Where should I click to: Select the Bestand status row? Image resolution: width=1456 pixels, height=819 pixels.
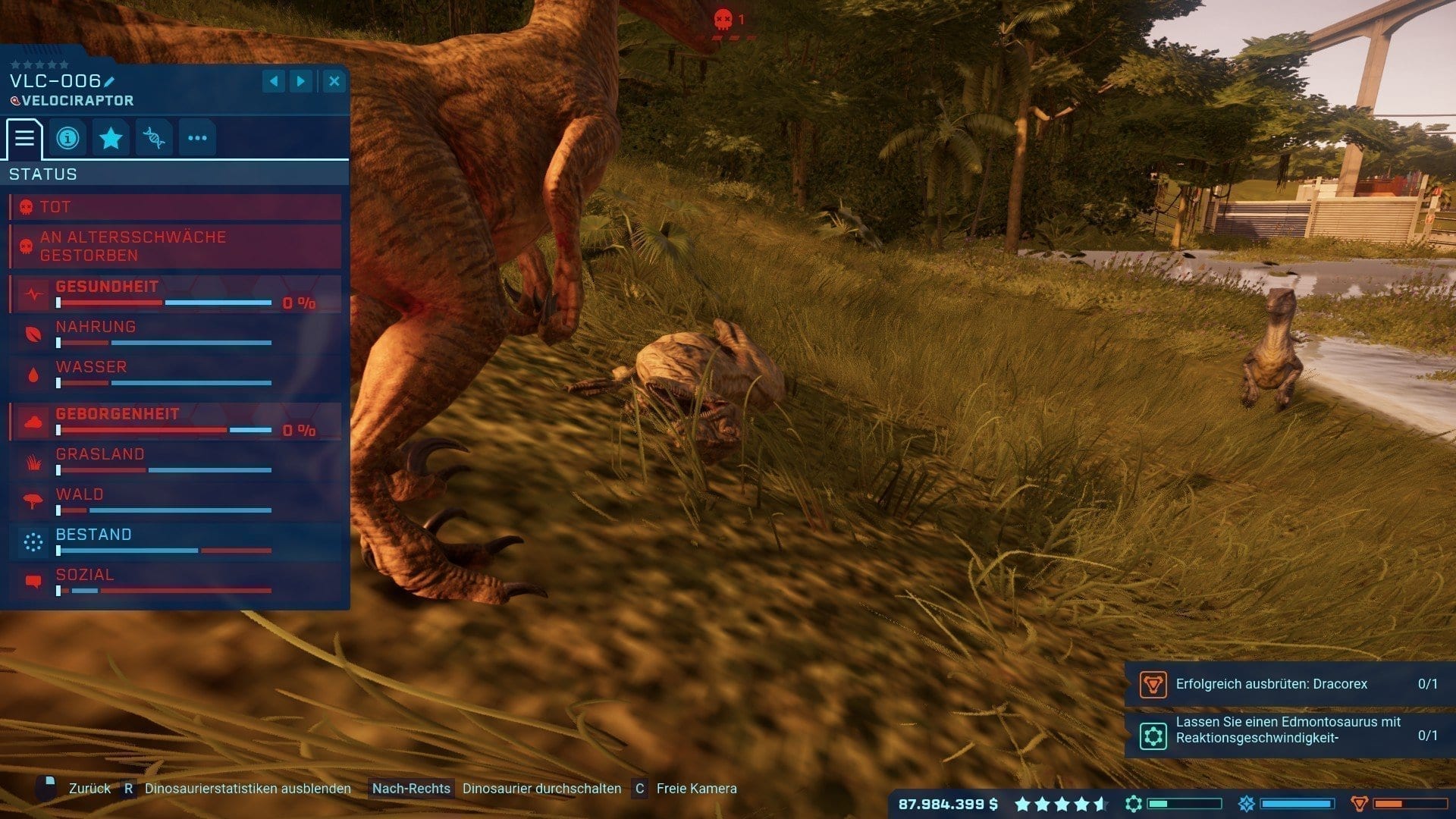(174, 541)
